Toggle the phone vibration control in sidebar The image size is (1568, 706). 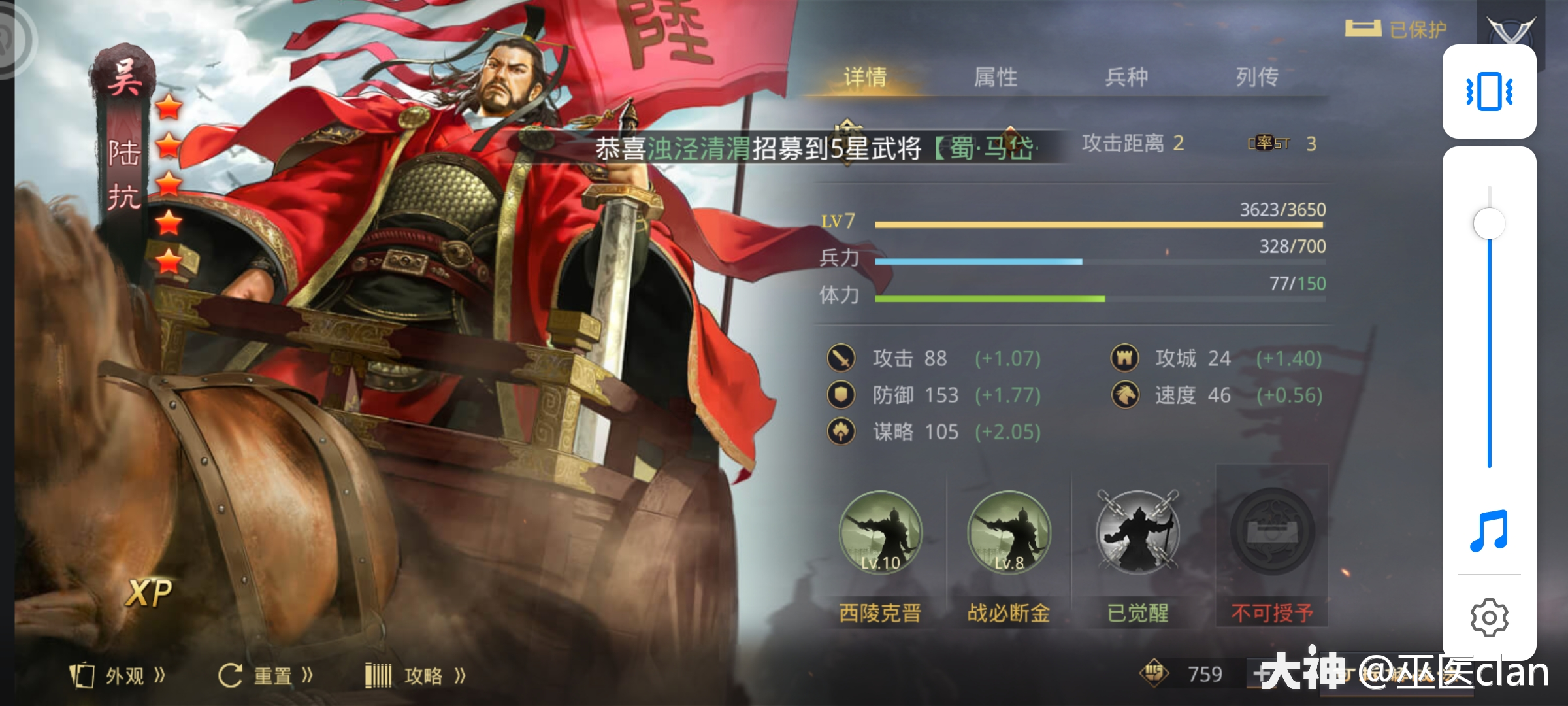1490,92
